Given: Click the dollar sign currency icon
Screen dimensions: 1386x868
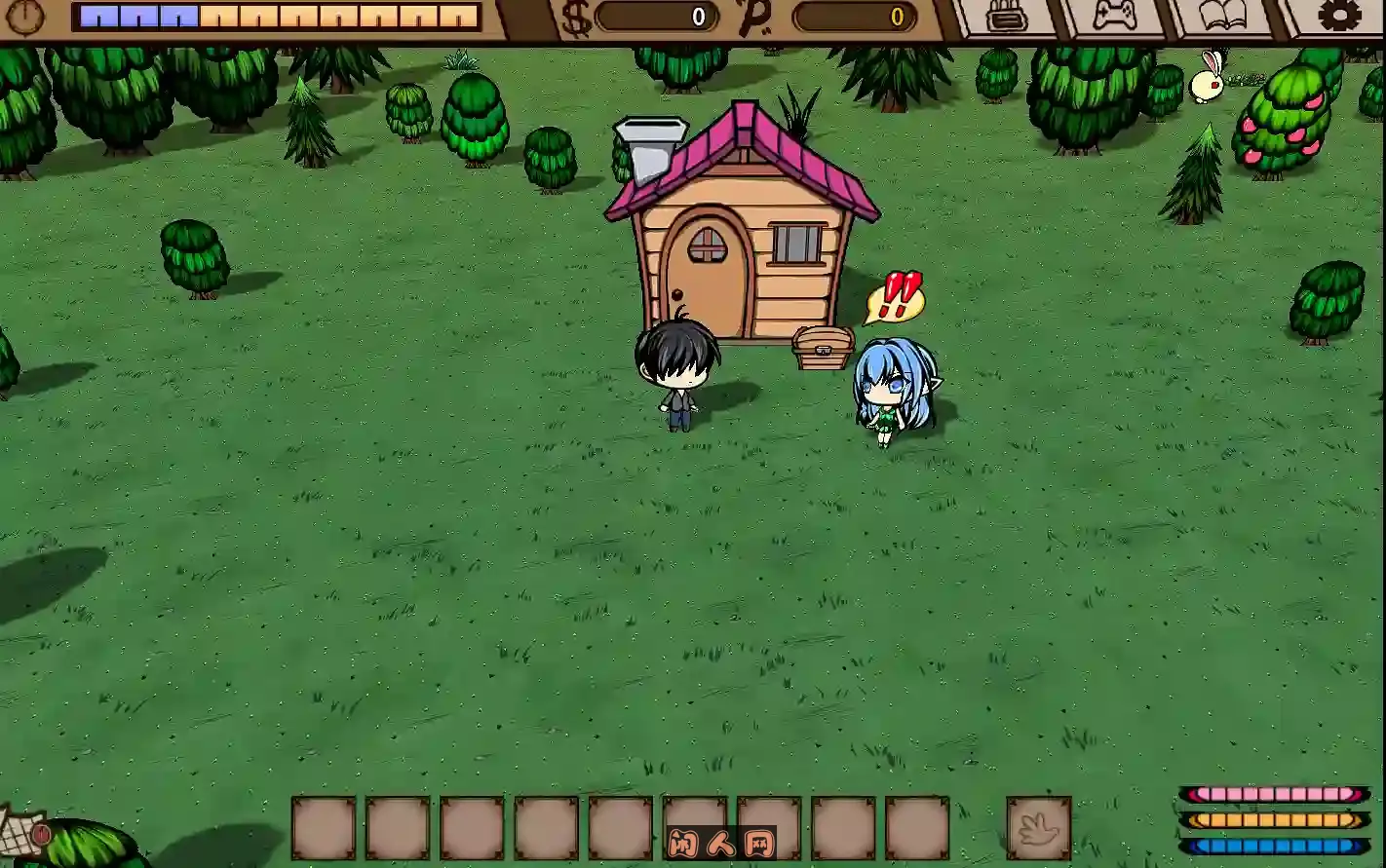Looking at the screenshot, I should pyautogui.click(x=573, y=17).
